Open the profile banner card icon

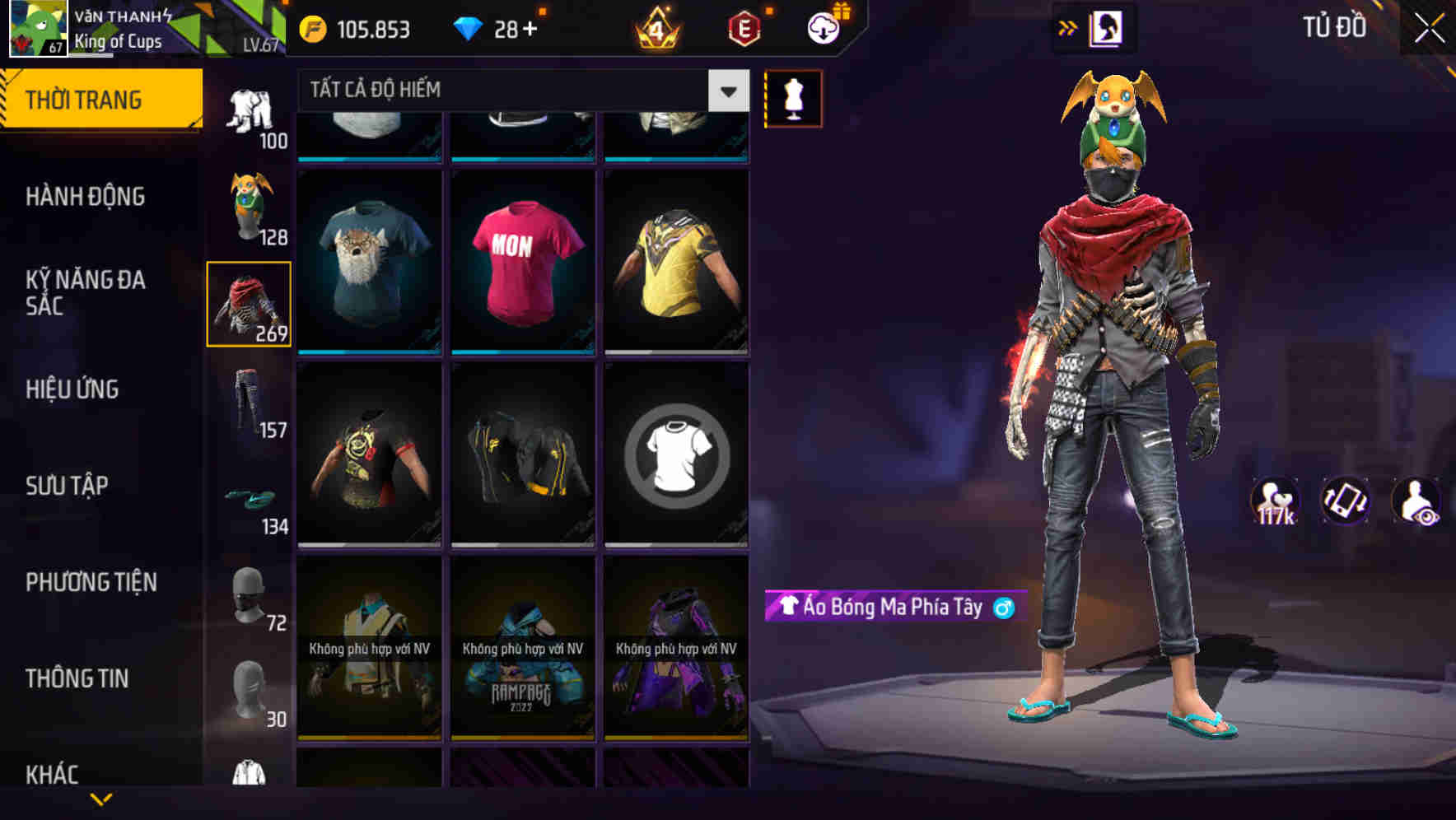pos(1106,27)
